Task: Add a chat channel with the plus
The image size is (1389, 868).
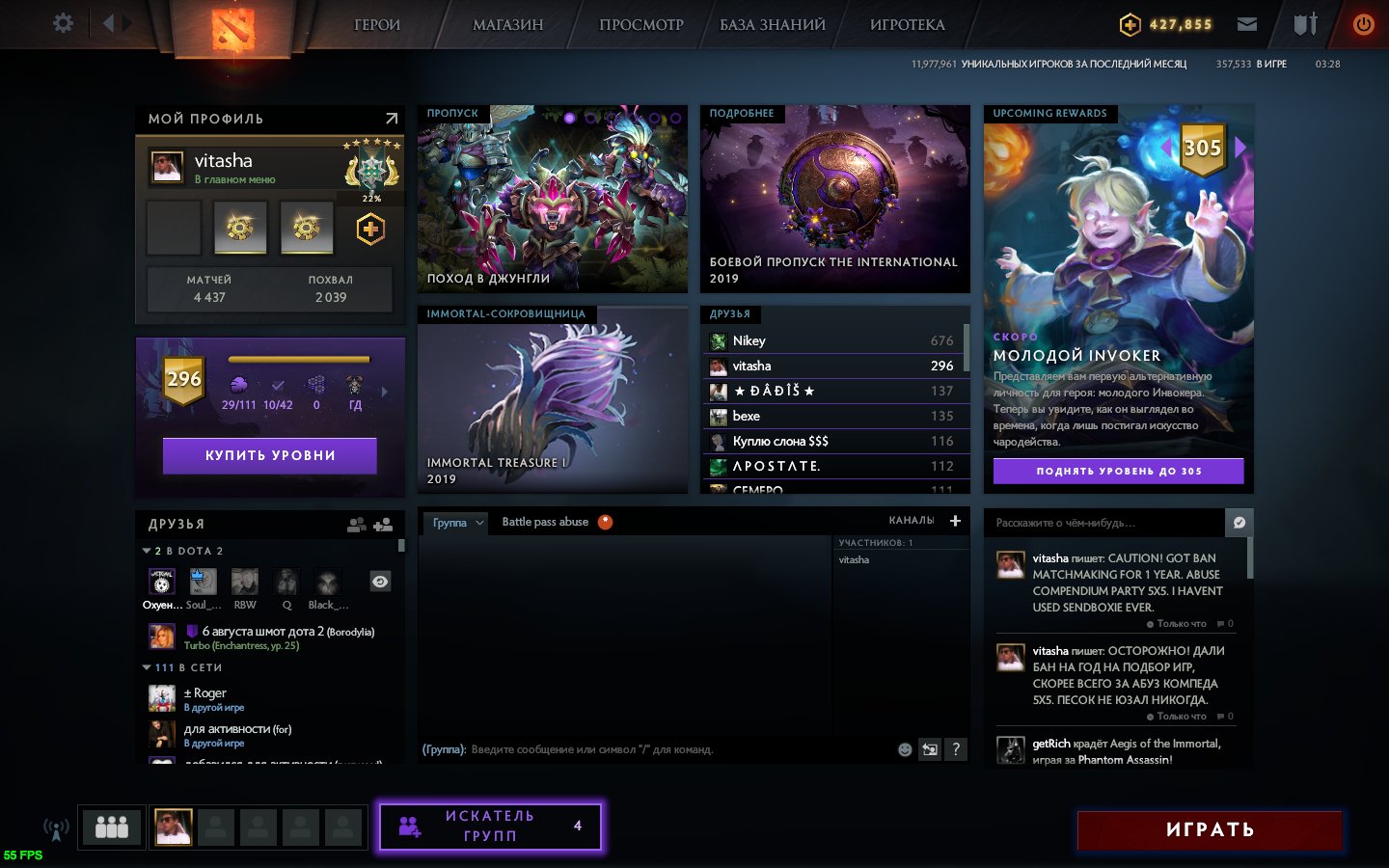Action: click(955, 521)
